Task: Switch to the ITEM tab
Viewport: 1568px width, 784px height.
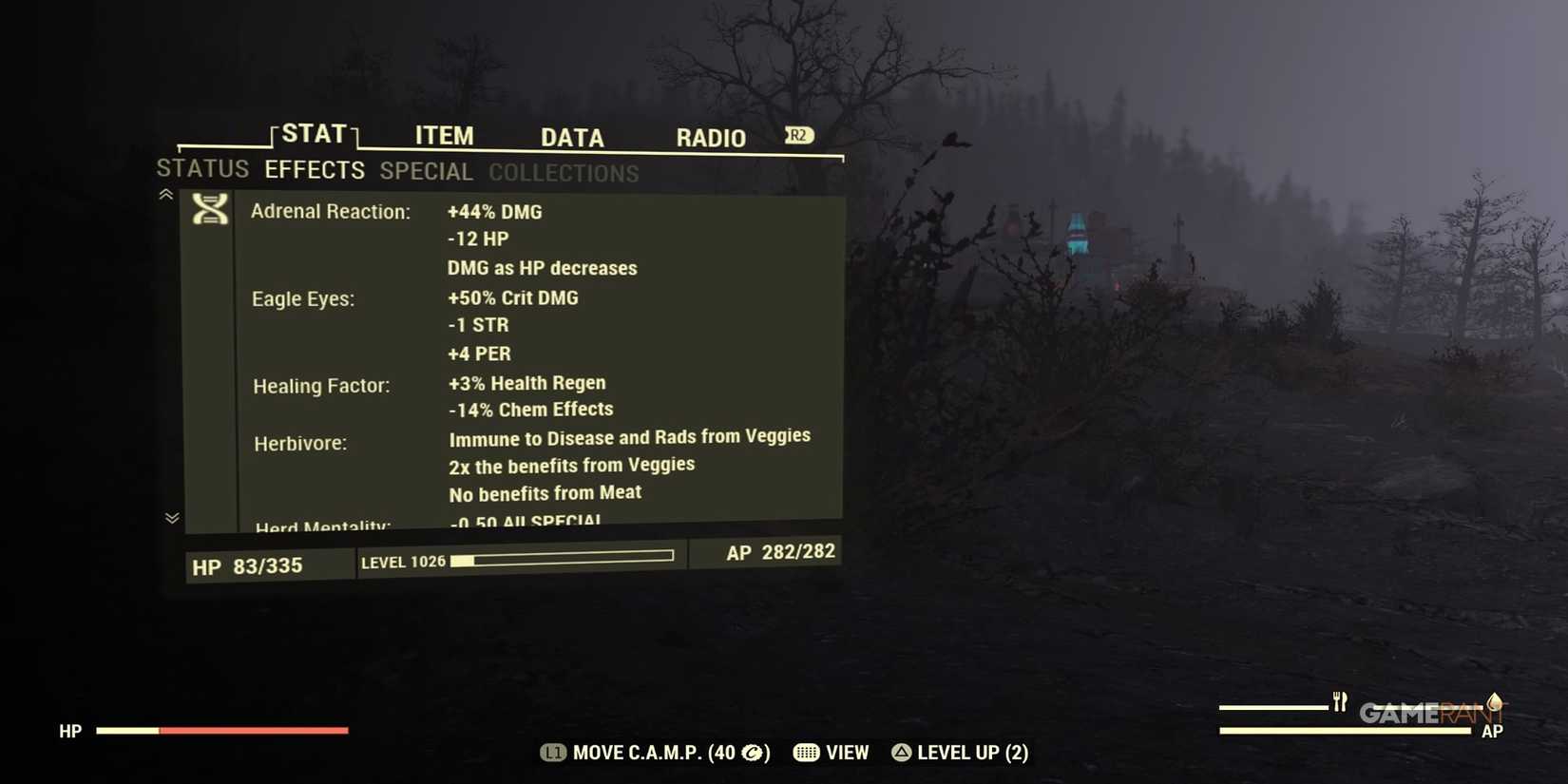Action: 444,136
